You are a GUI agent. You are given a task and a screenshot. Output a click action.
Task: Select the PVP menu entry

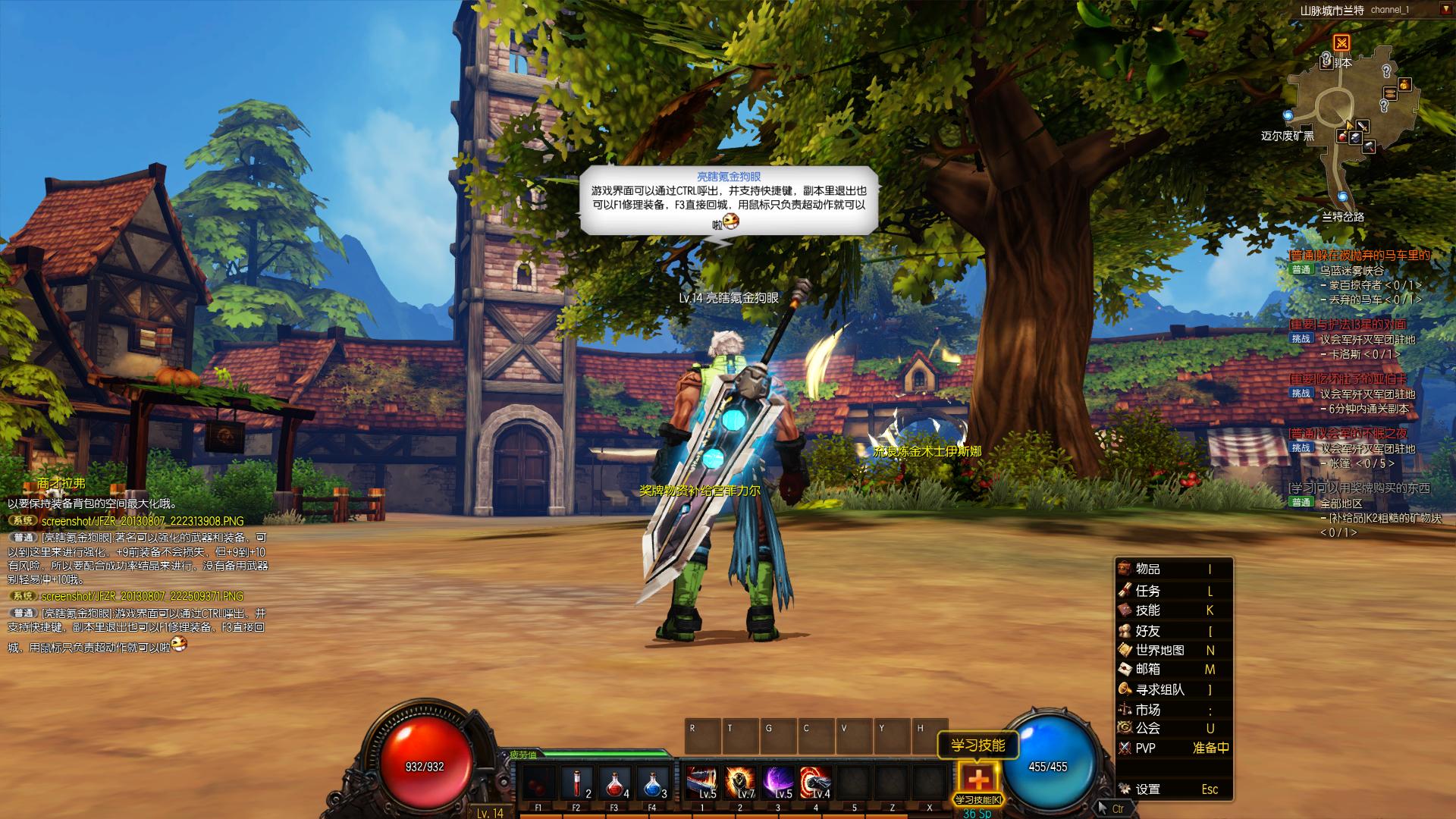[x=1145, y=748]
